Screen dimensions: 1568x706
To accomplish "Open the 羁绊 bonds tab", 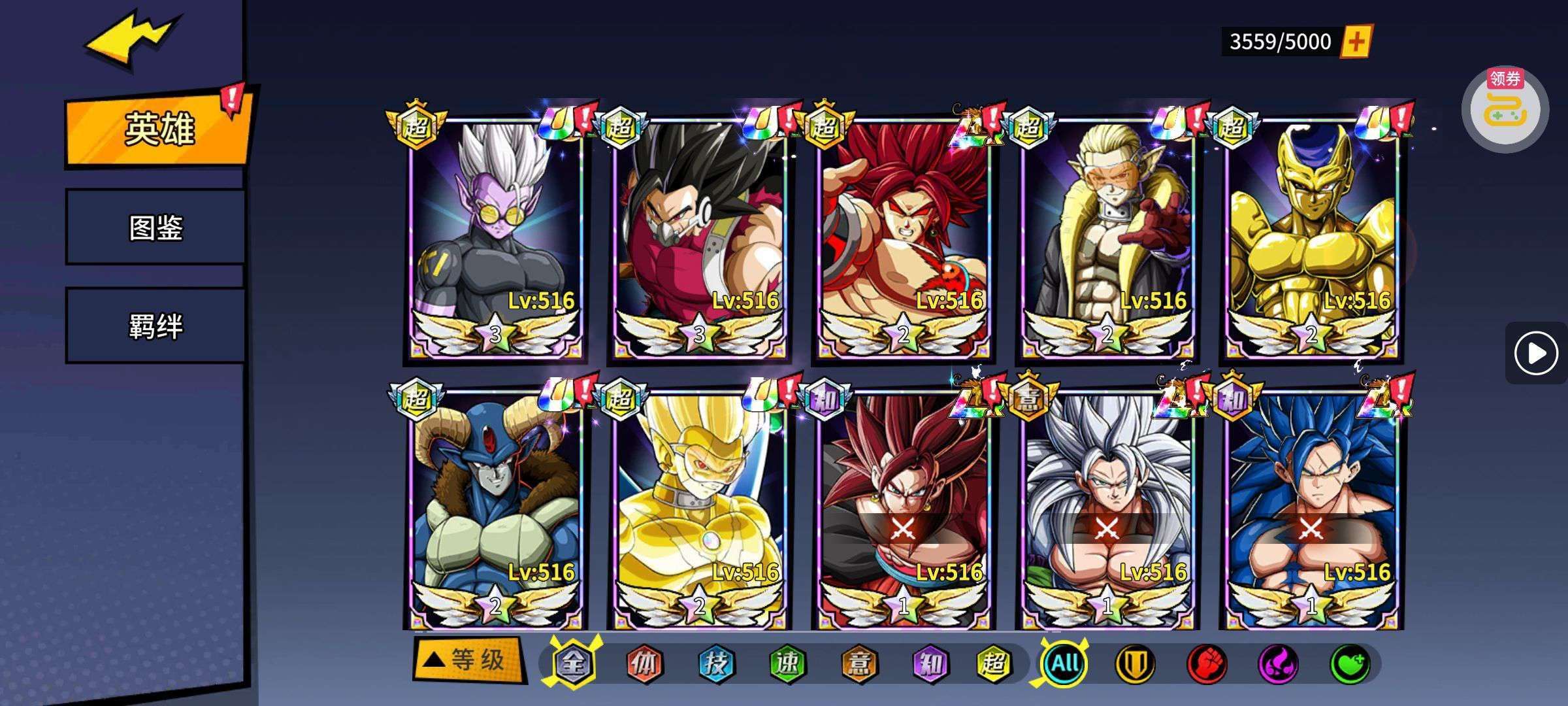I will point(155,326).
